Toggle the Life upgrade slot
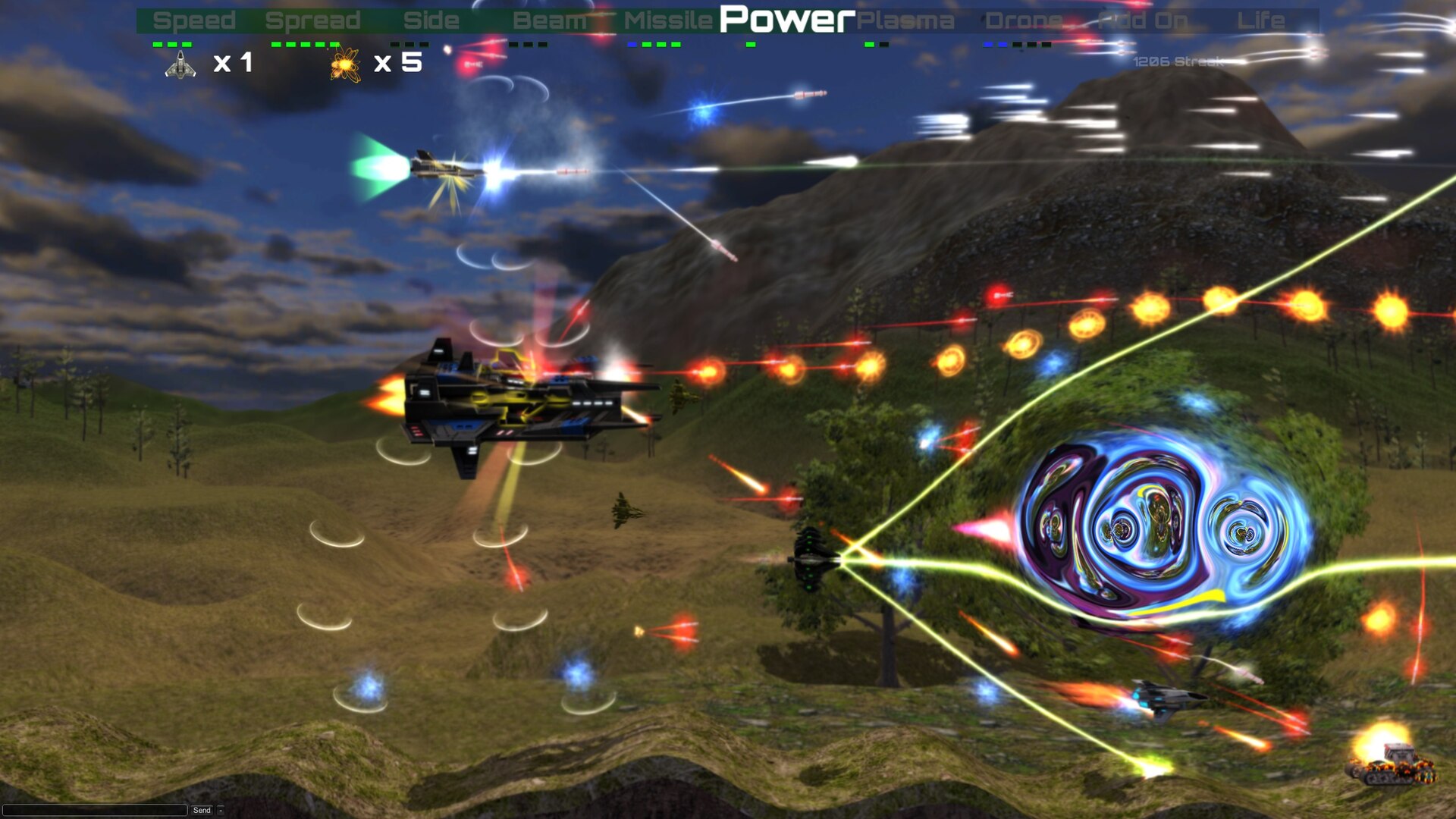 (x=1263, y=20)
